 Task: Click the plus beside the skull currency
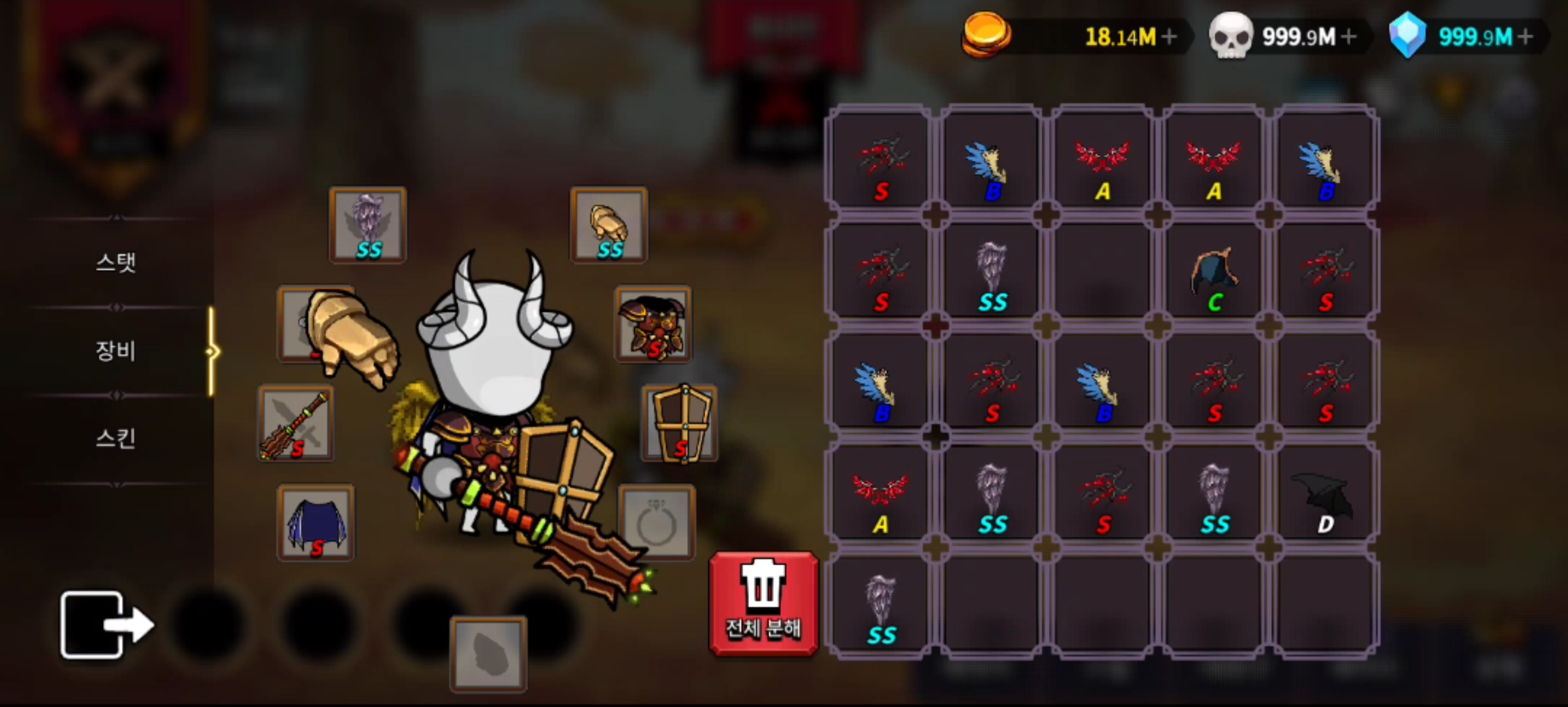click(x=1350, y=36)
